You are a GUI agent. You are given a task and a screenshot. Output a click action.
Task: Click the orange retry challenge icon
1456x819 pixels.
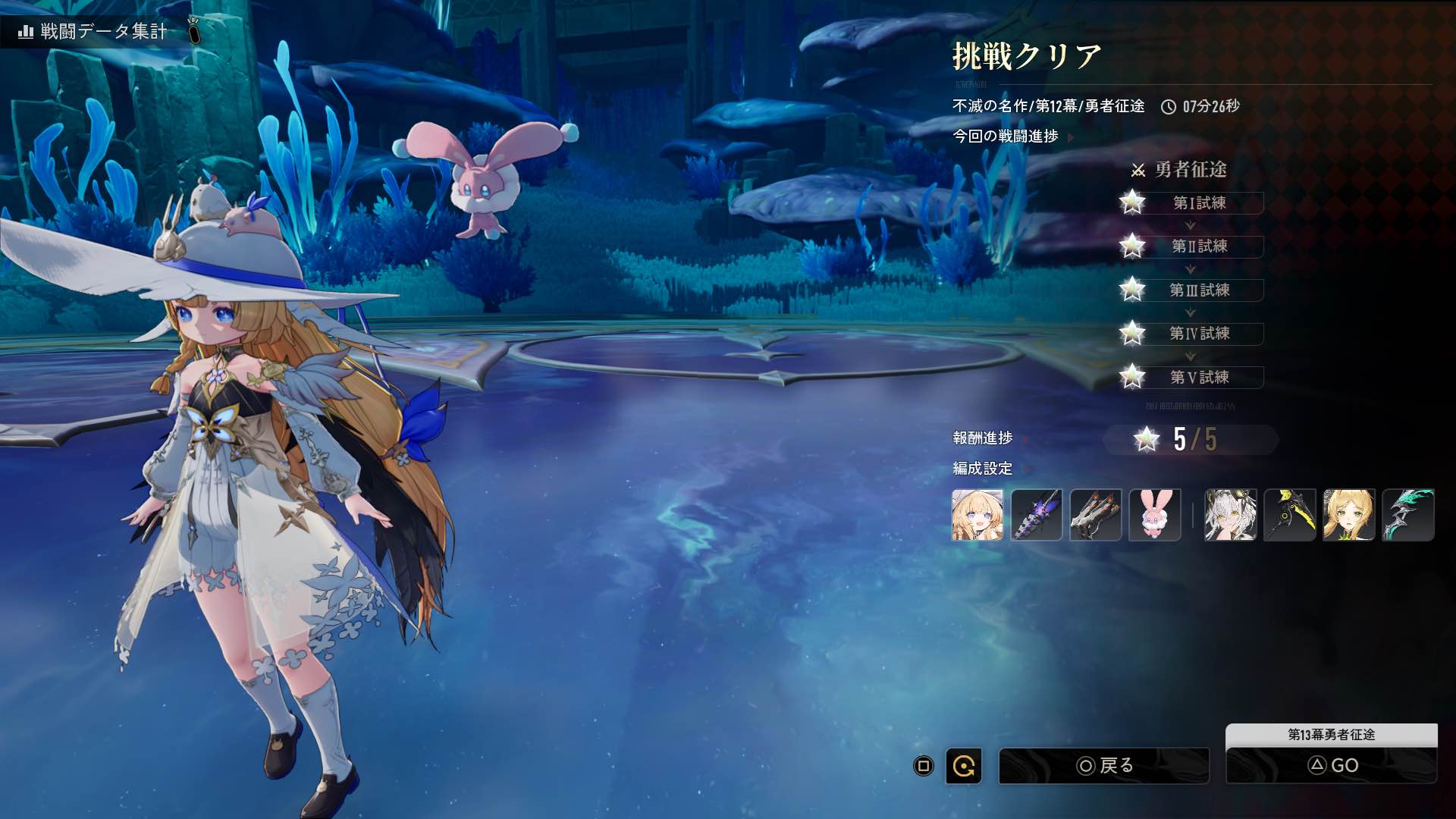964,766
